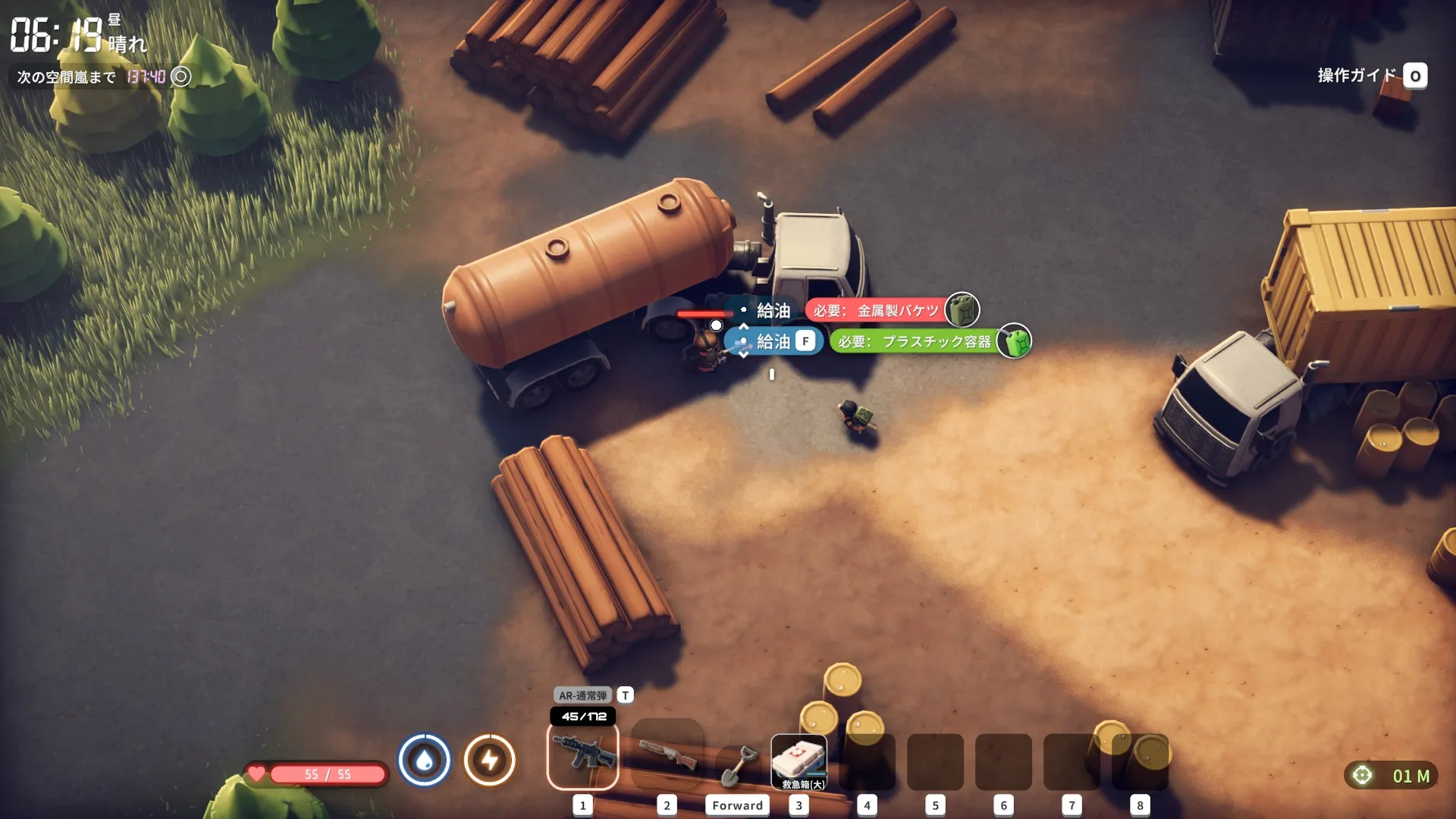Viewport: 1456px width, 819px height.
Task: Choose the 給油 option requiring 金属製バケツ
Action: click(x=773, y=311)
